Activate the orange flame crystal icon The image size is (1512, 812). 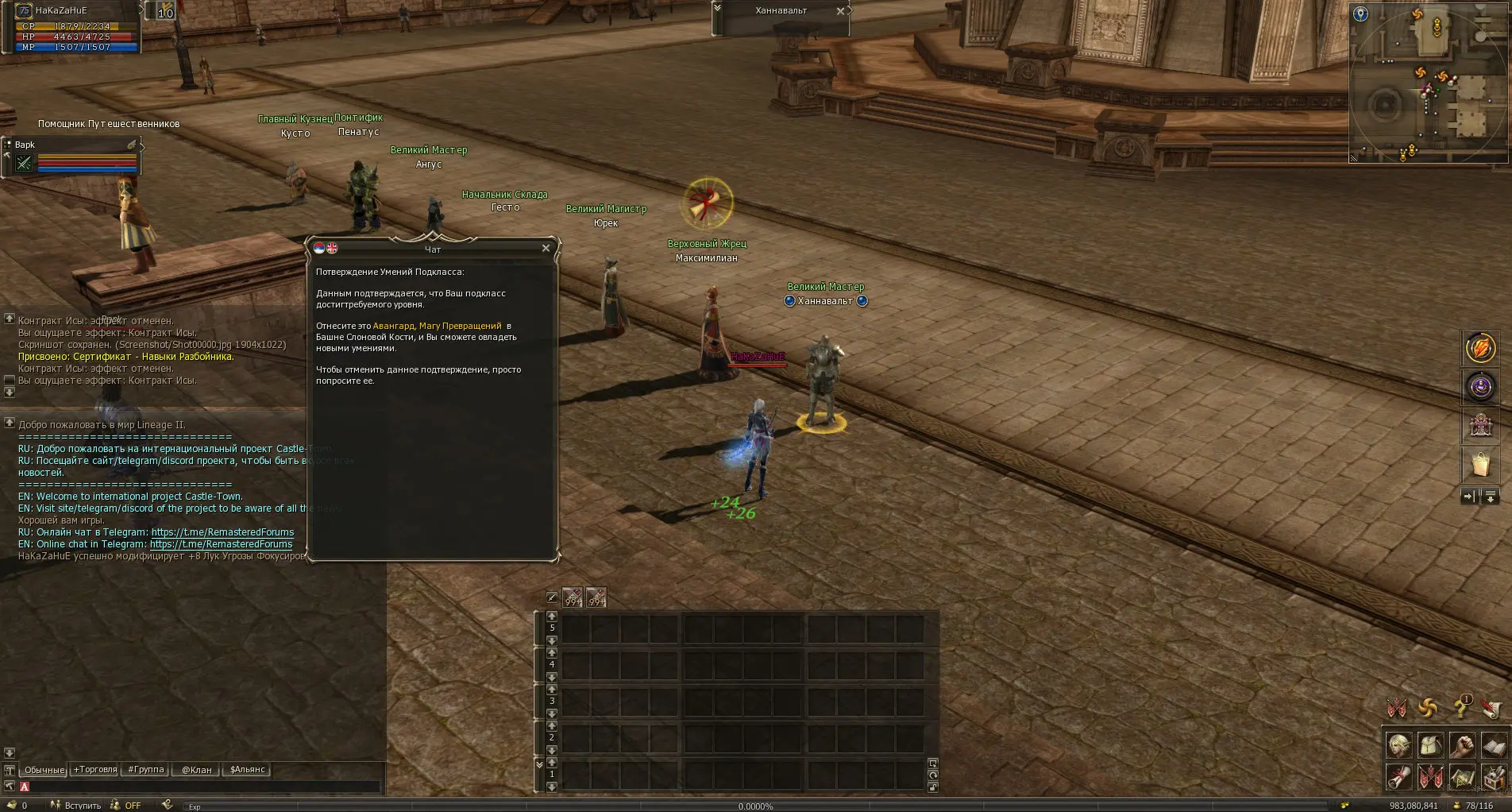(x=1480, y=348)
